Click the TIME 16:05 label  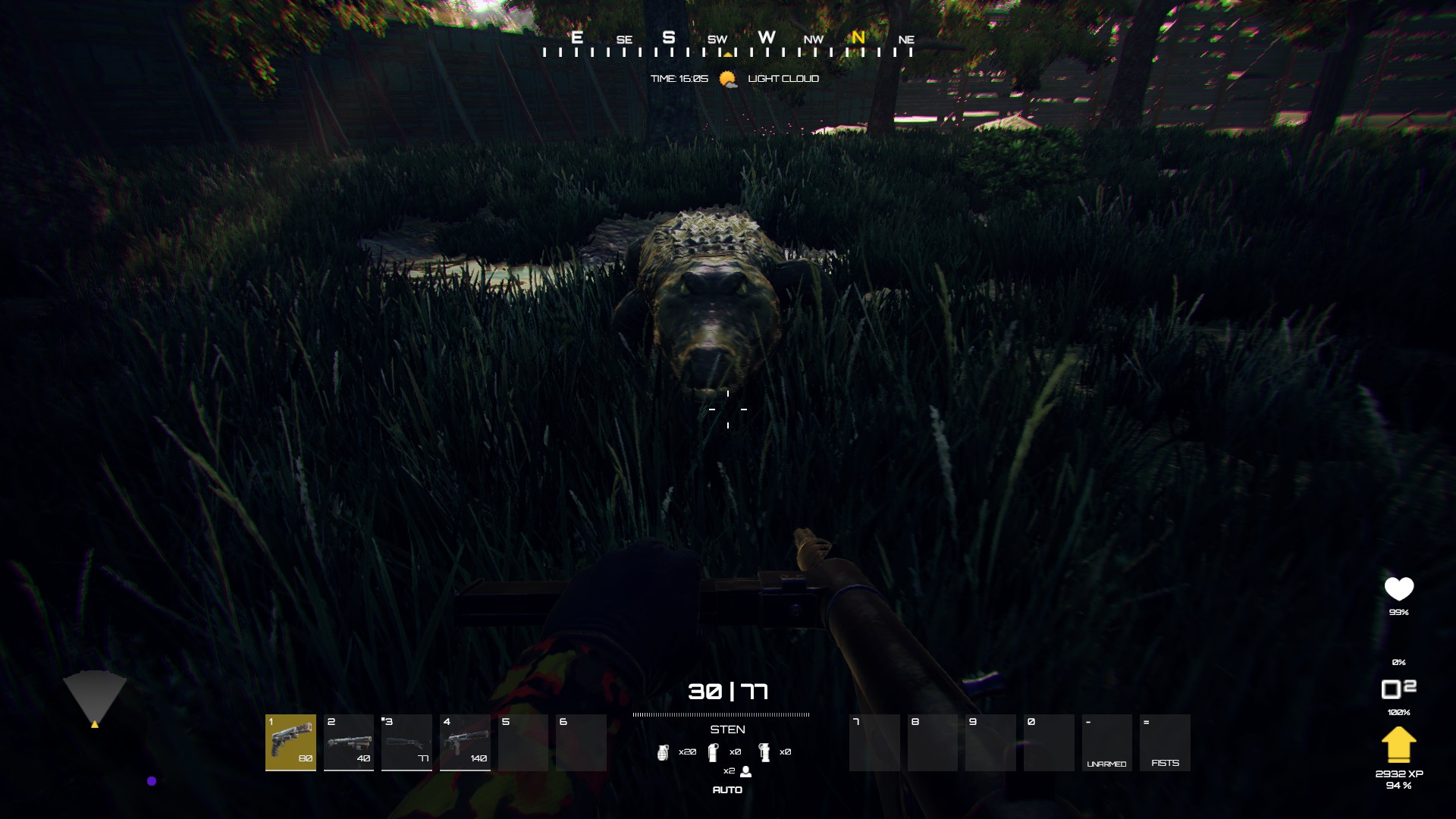680,77
